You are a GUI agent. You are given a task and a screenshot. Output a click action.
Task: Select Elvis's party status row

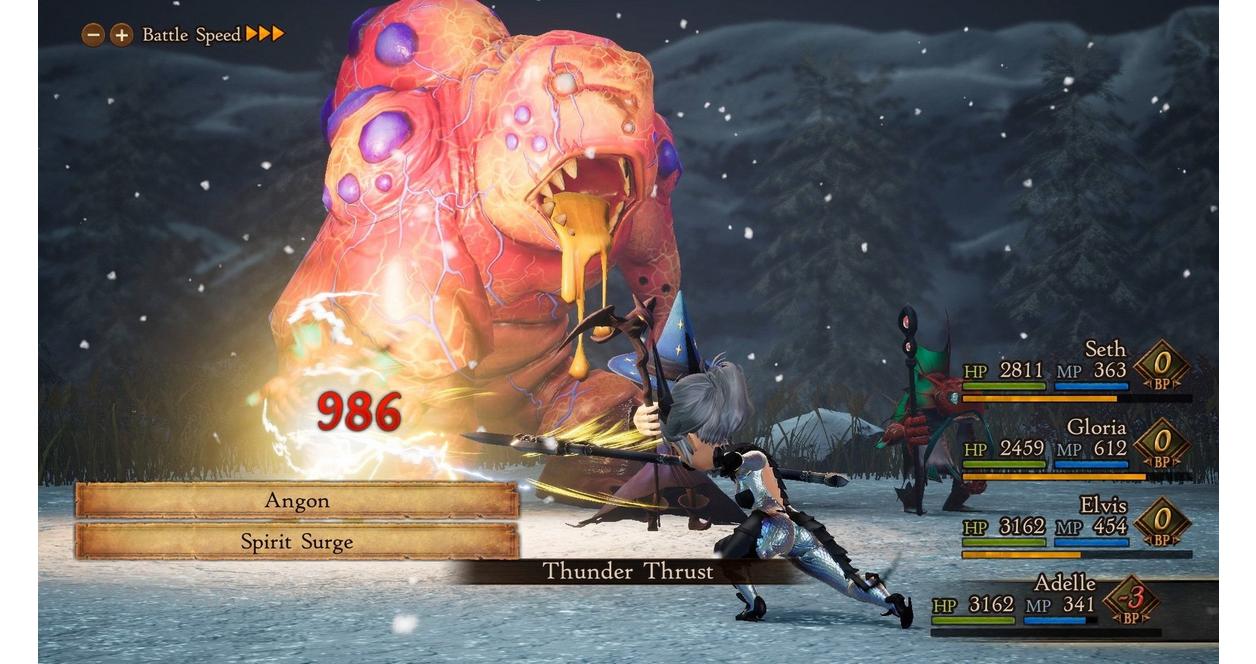point(1076,525)
